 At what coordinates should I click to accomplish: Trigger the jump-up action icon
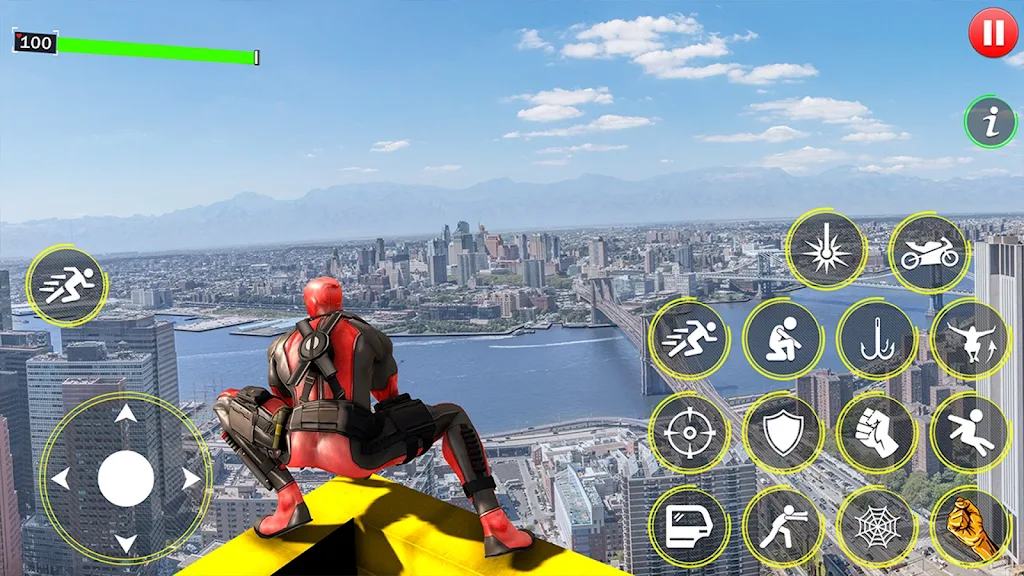coord(970,339)
